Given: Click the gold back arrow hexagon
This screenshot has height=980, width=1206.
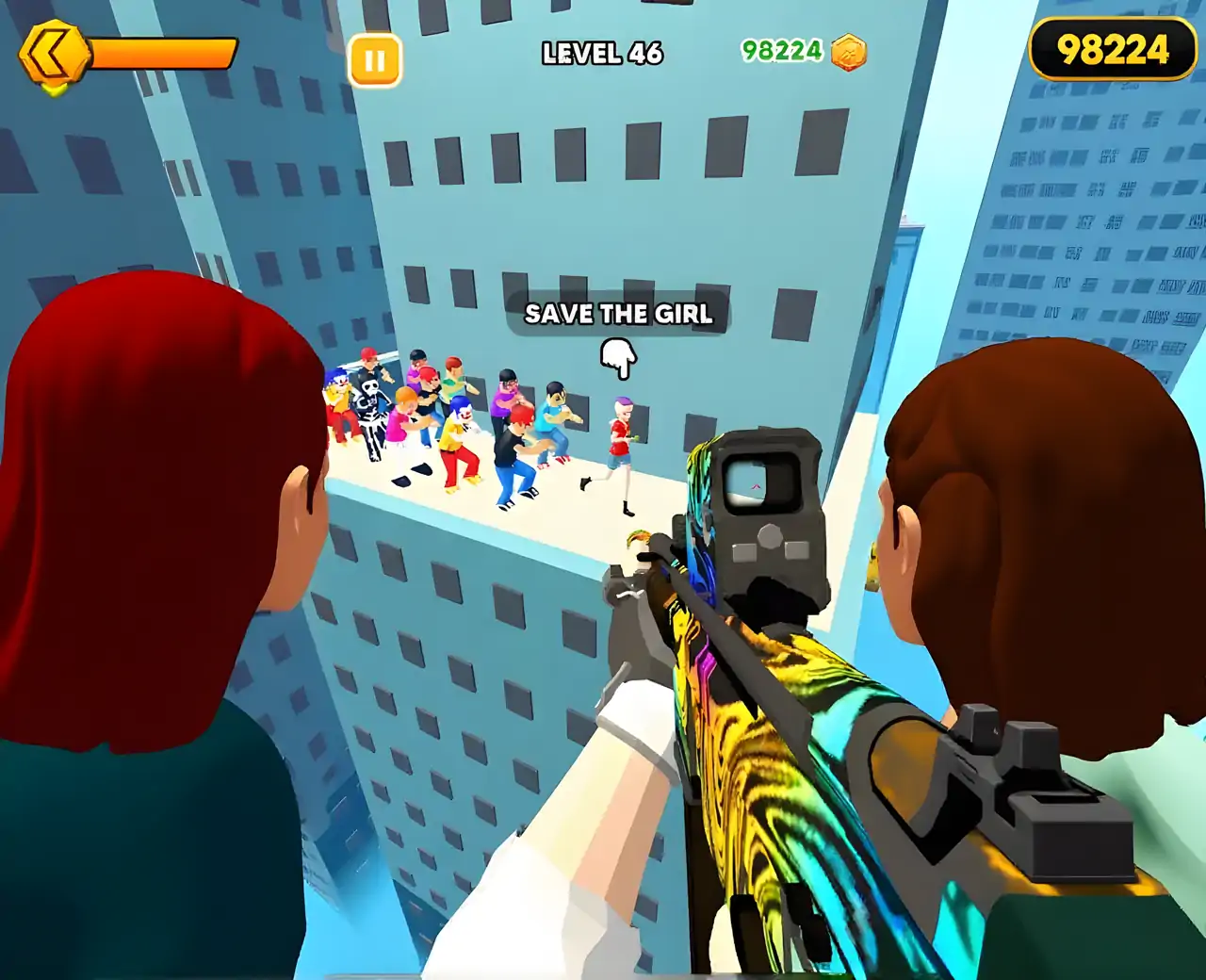Looking at the screenshot, I should point(54,56).
